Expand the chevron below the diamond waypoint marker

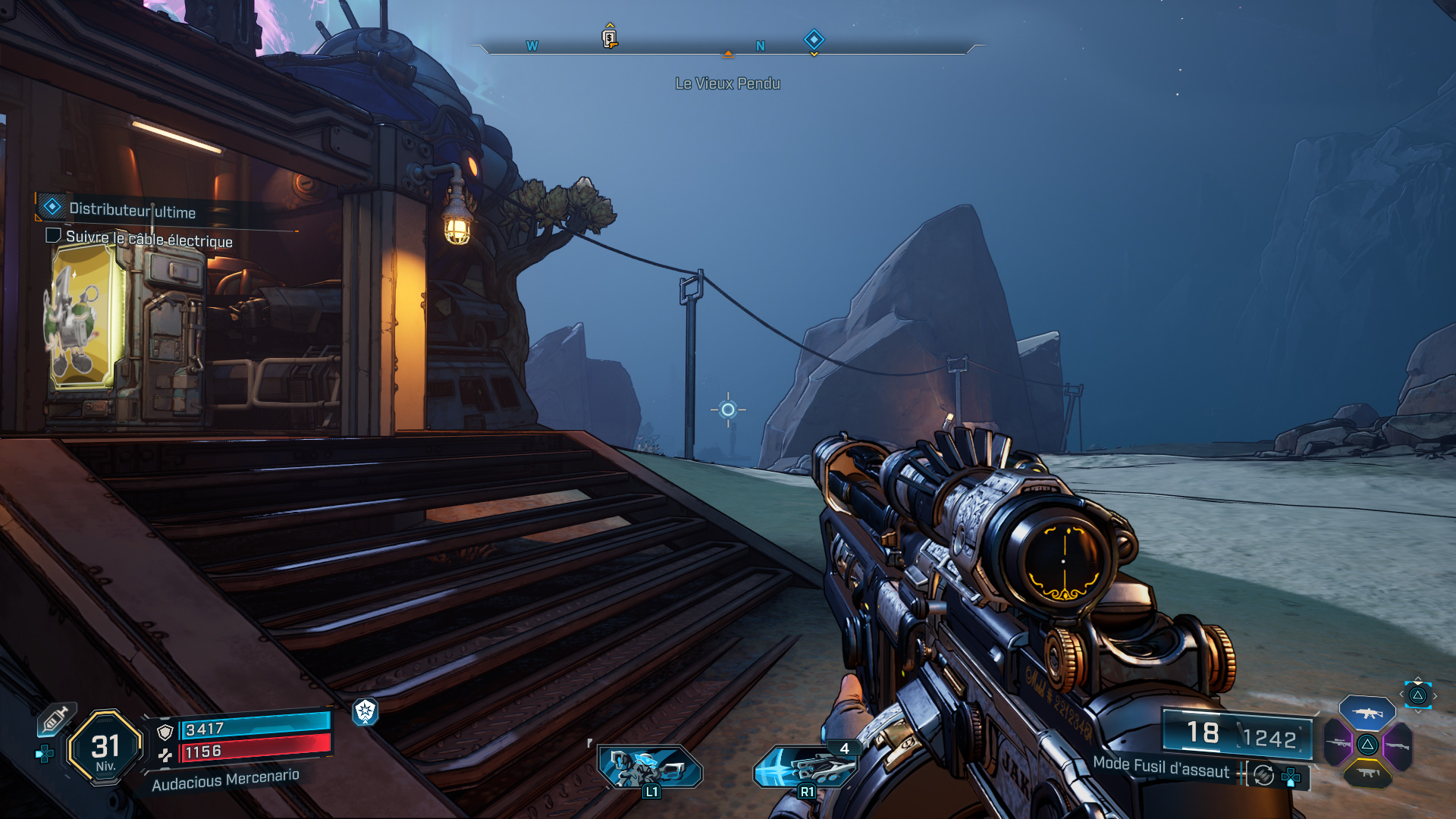[813, 54]
